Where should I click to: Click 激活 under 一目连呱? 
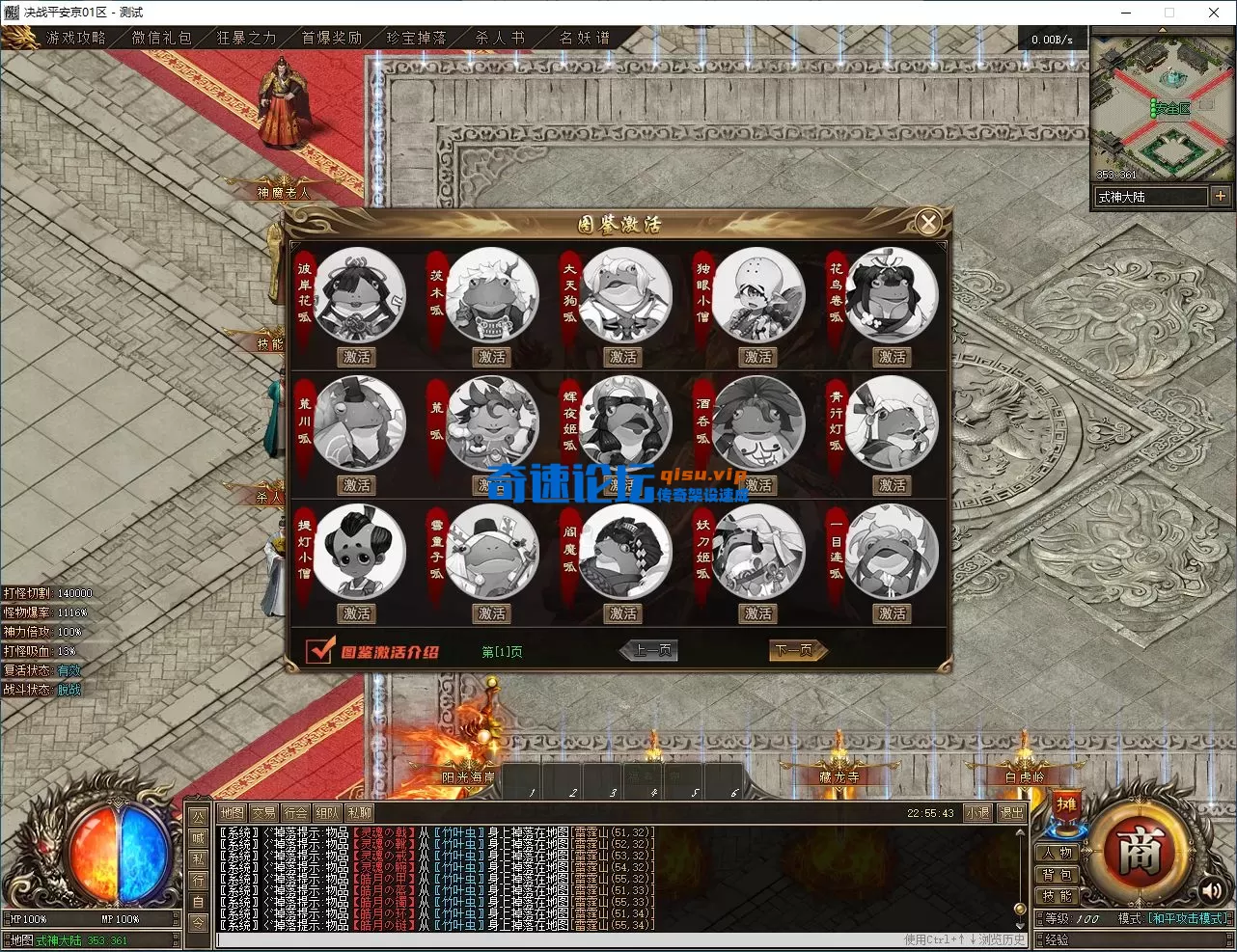point(892,613)
